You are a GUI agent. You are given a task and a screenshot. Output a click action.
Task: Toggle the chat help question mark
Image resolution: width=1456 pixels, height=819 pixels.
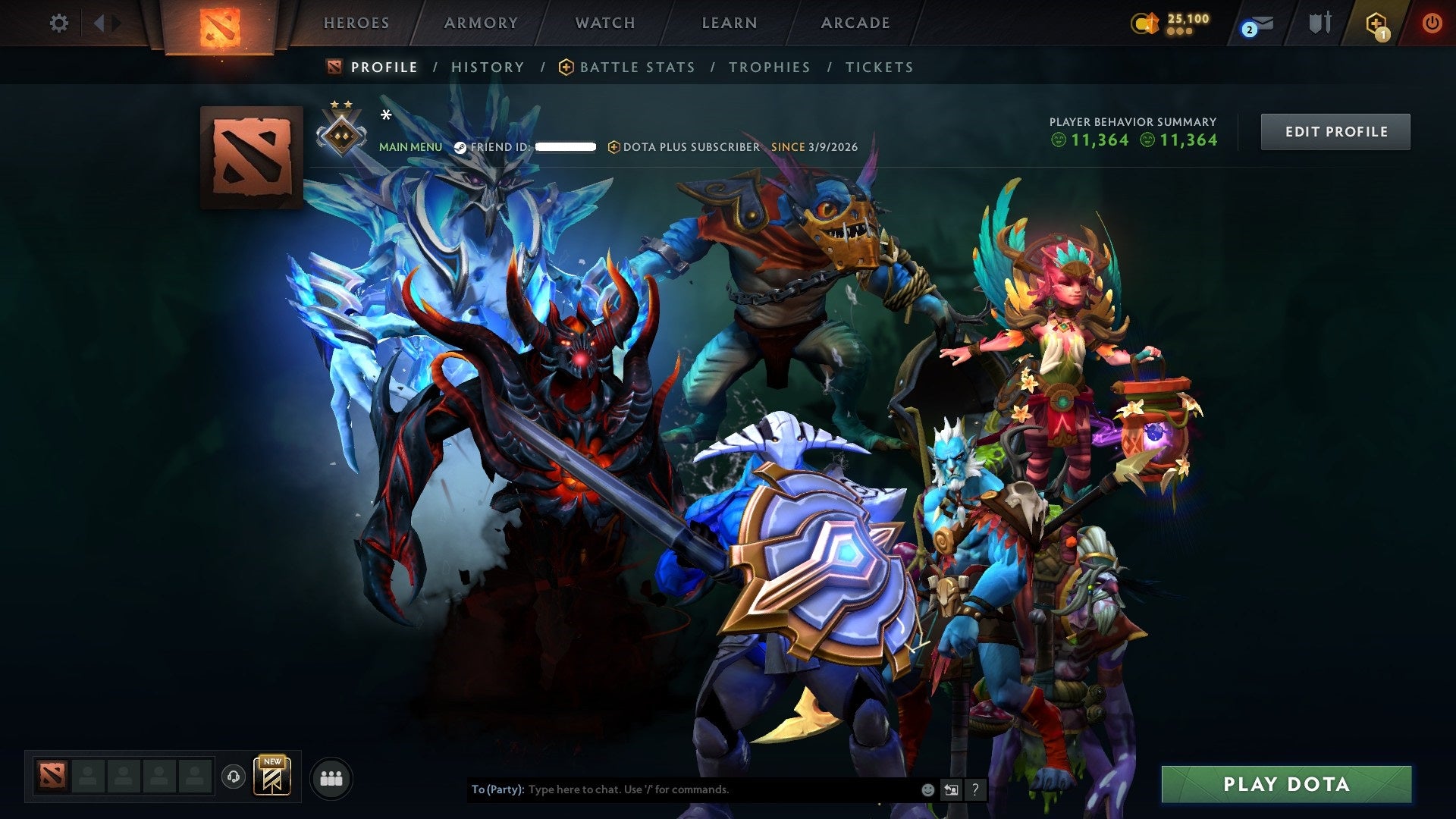(974, 789)
